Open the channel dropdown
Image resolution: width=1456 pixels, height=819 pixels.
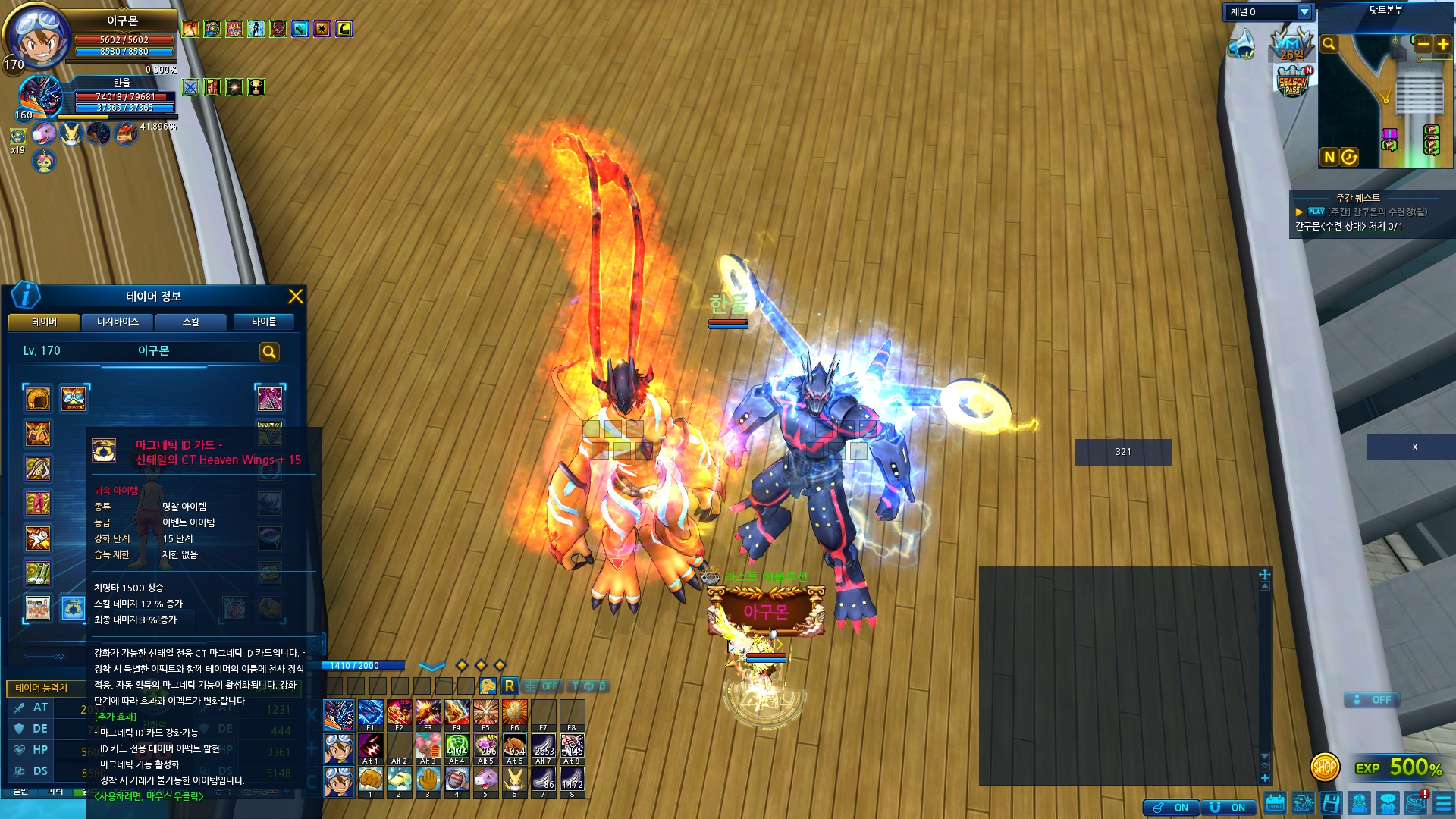point(1304,12)
